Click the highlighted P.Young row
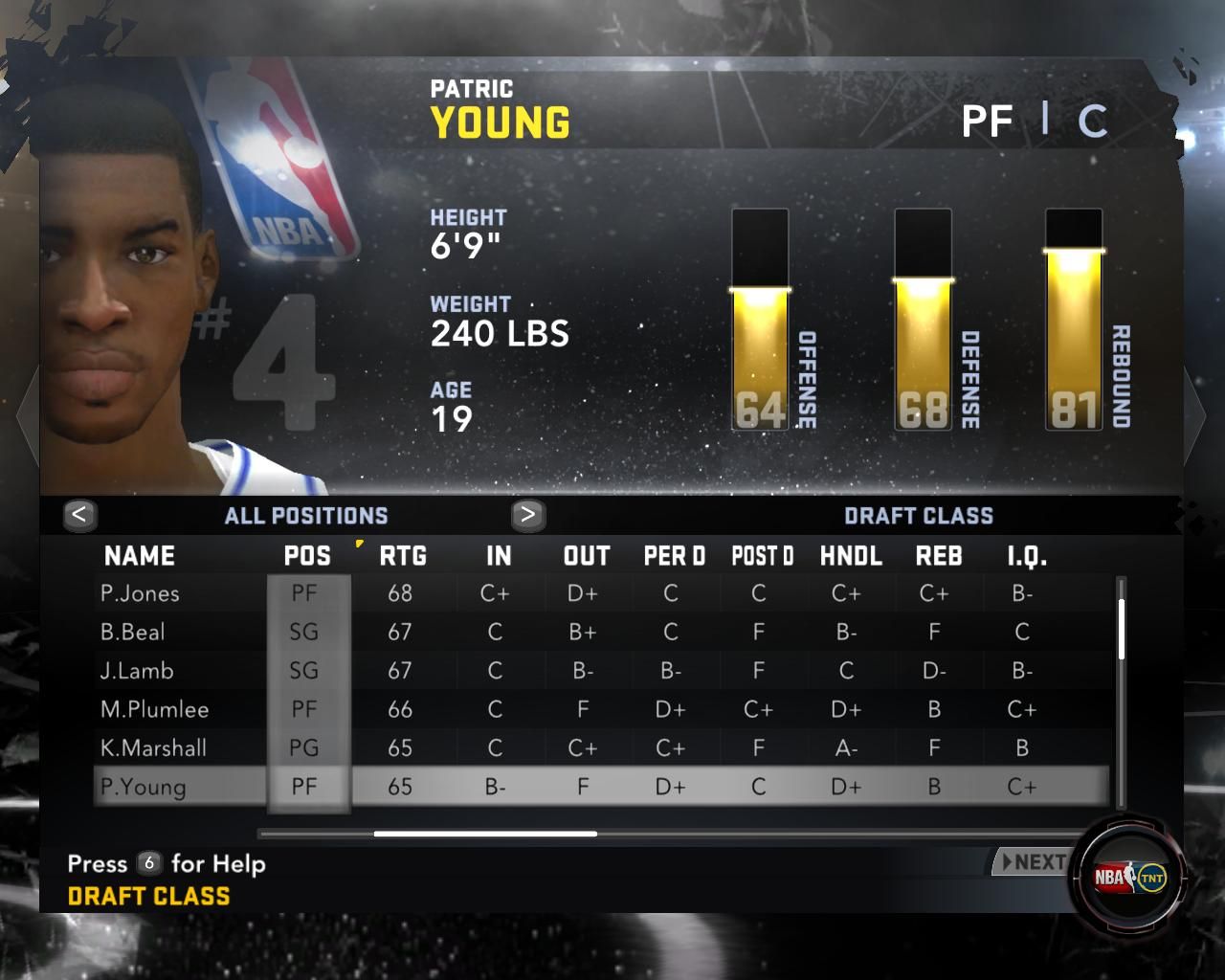Image resolution: width=1225 pixels, height=980 pixels. pyautogui.click(x=144, y=787)
